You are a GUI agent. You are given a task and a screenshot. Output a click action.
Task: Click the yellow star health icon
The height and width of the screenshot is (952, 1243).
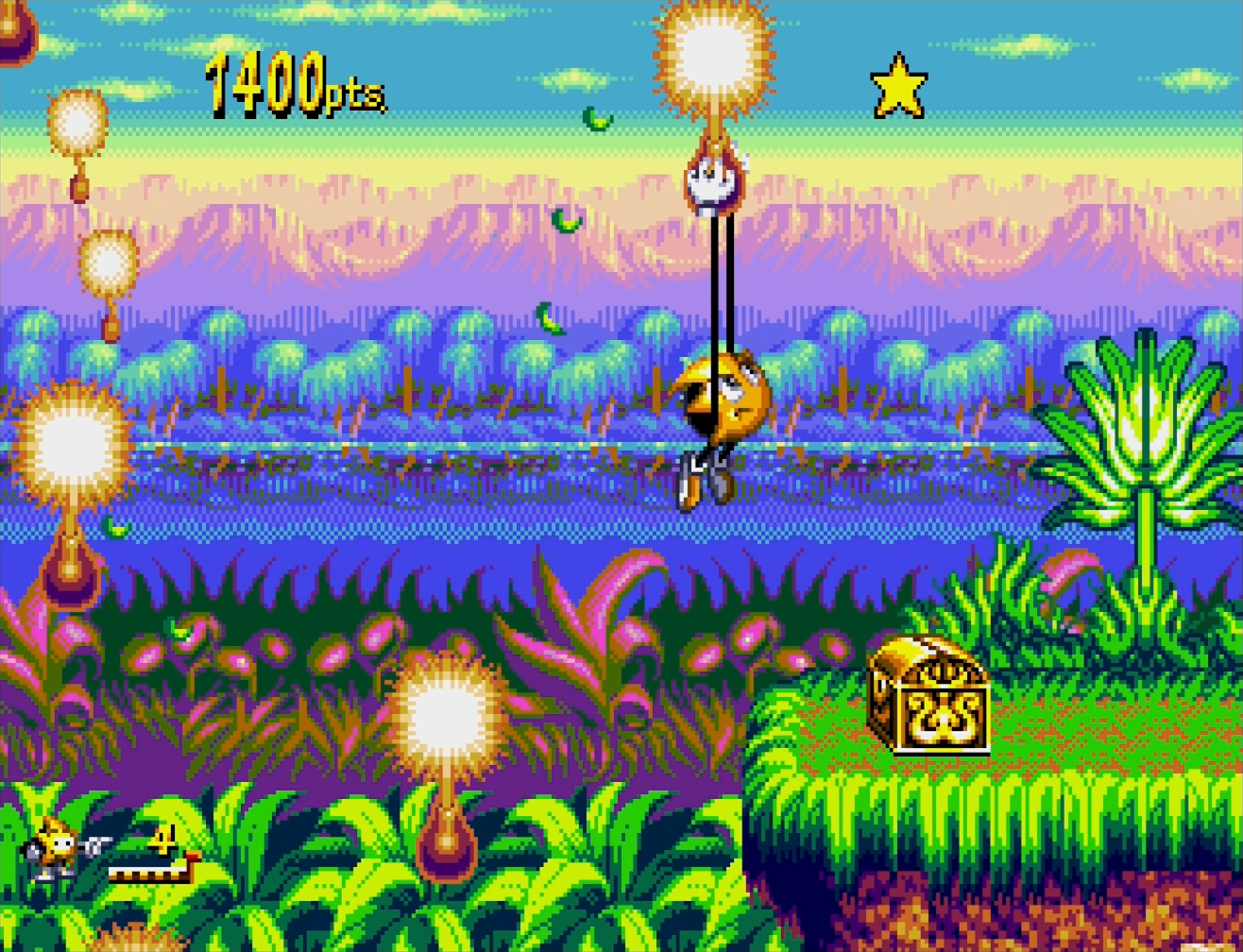tap(897, 87)
